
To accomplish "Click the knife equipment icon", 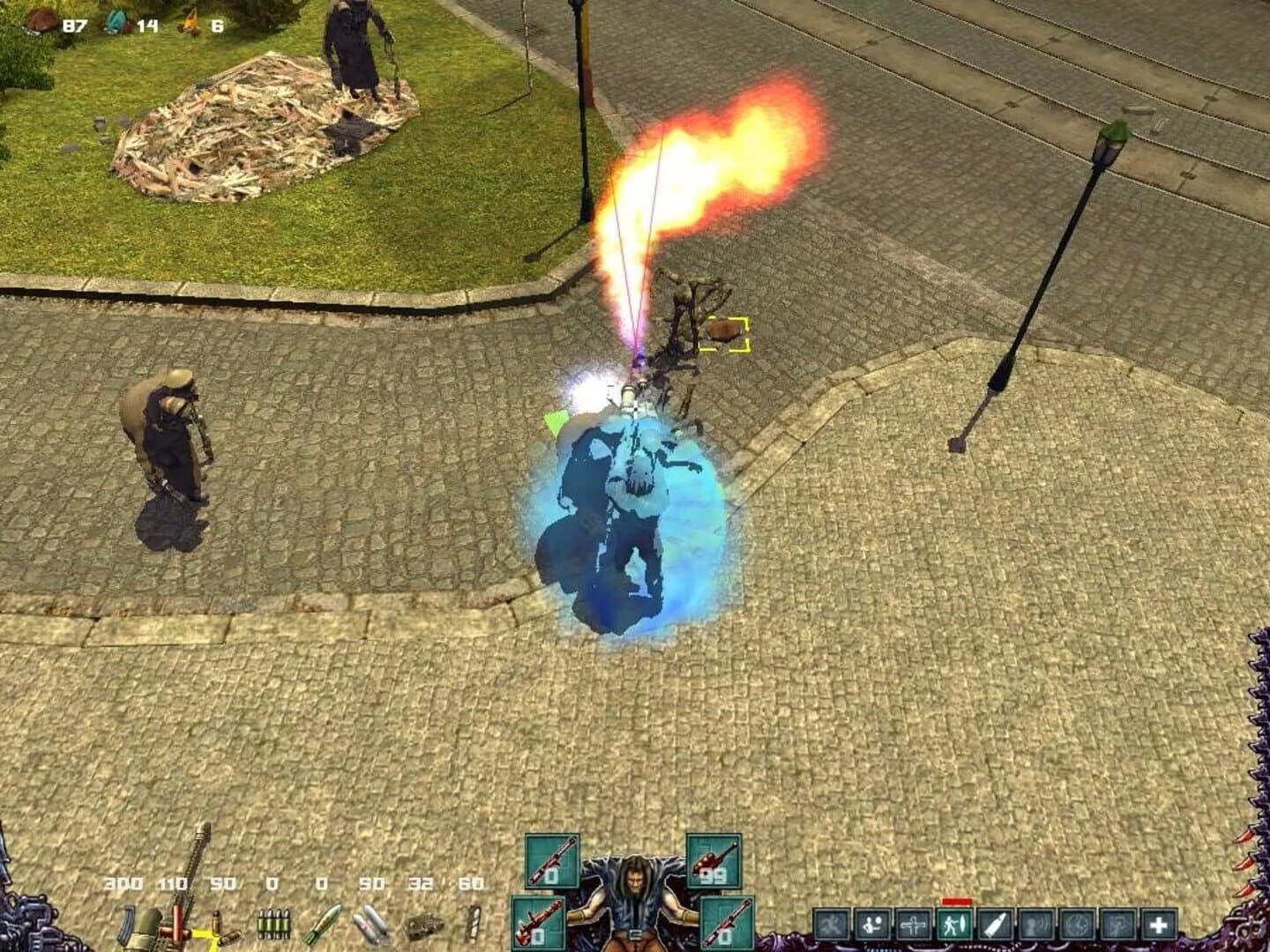I will point(472,924).
